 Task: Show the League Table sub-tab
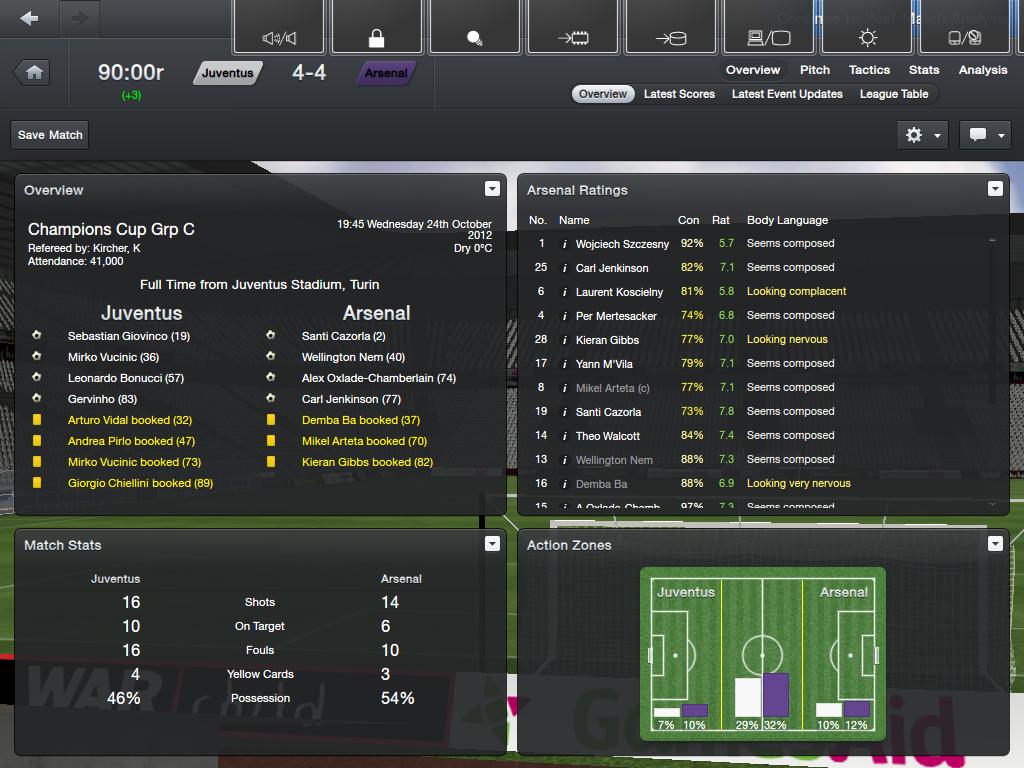point(894,94)
